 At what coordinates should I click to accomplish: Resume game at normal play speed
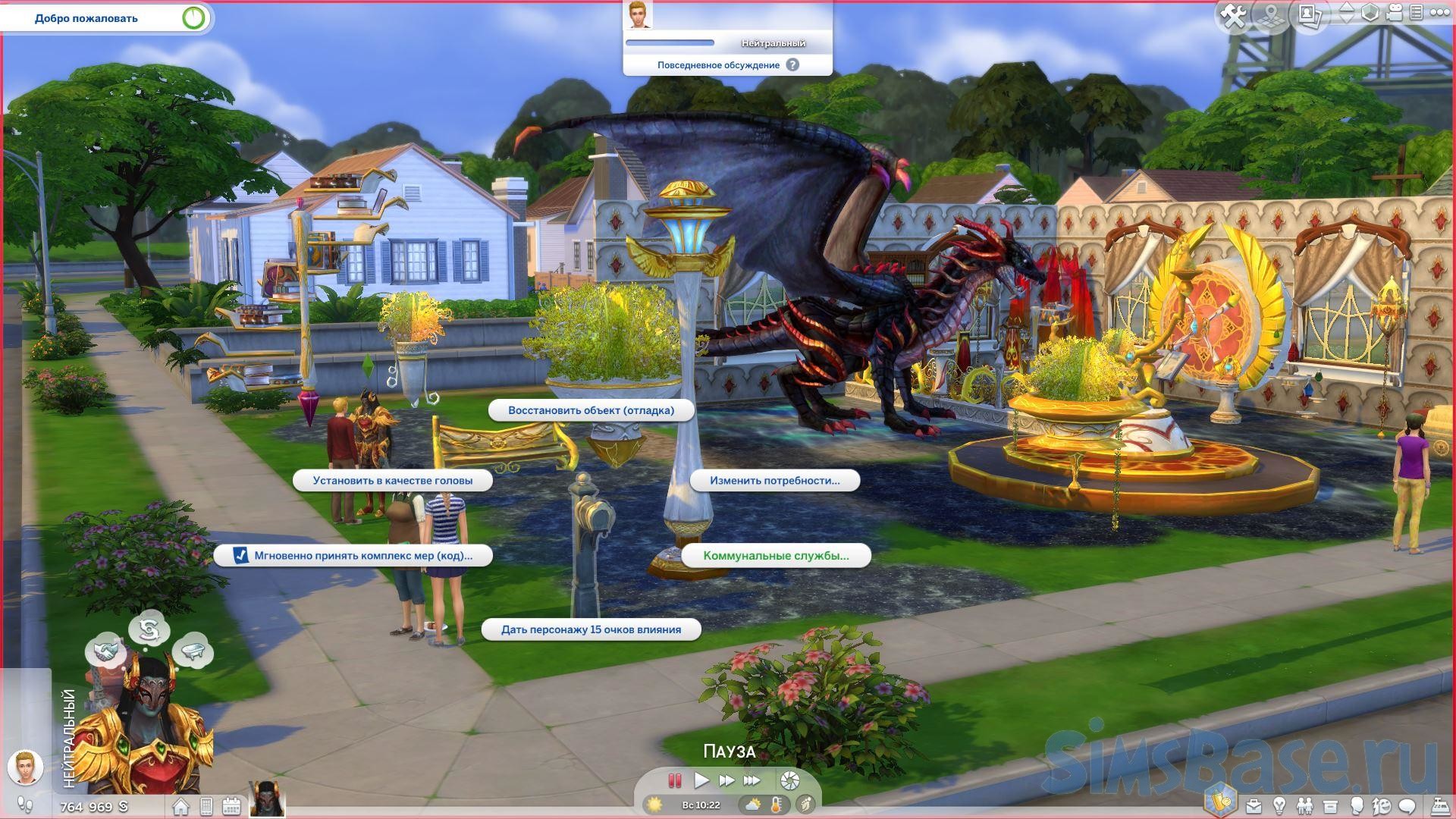[x=701, y=780]
